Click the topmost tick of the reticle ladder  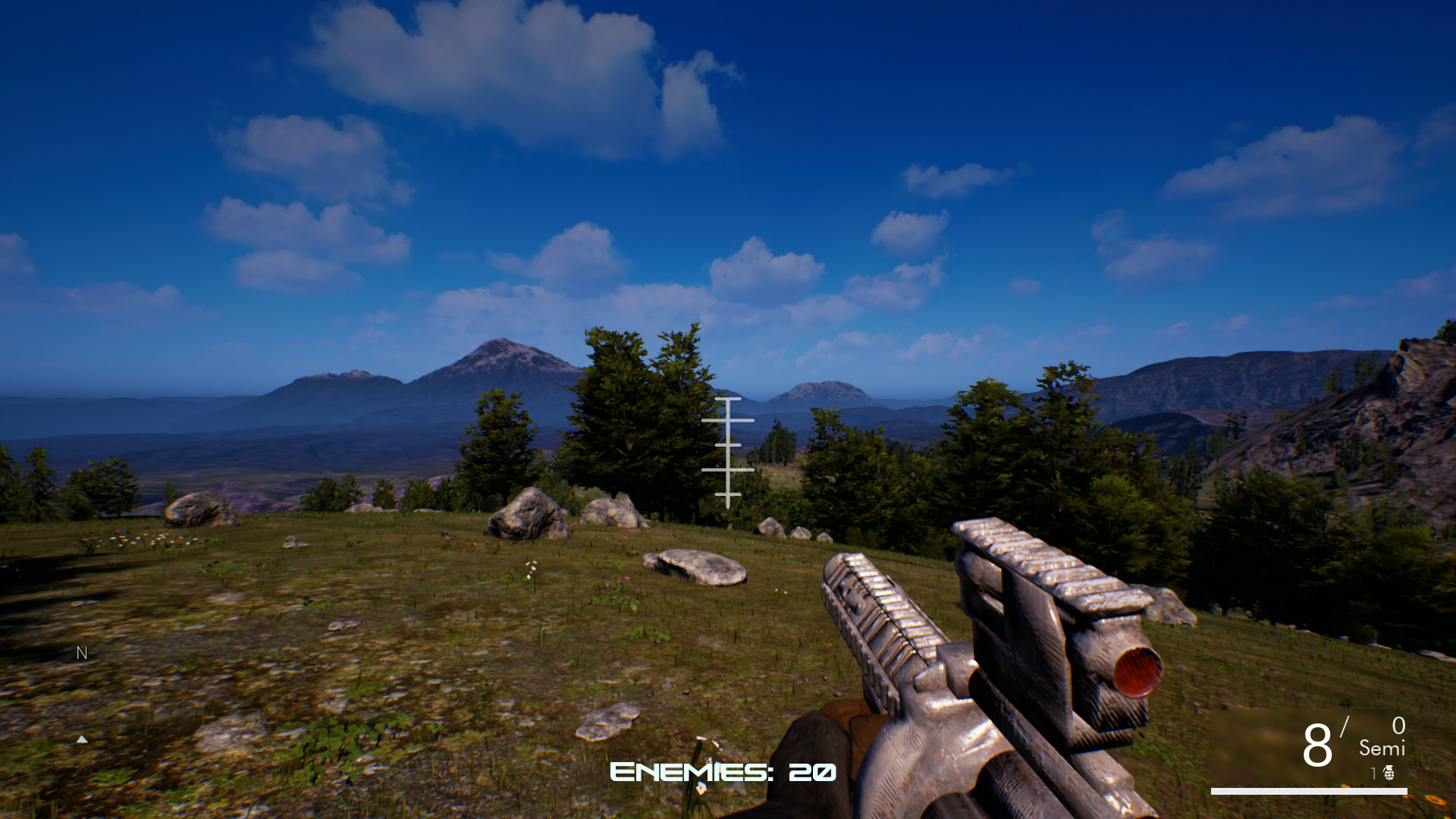[x=729, y=397]
